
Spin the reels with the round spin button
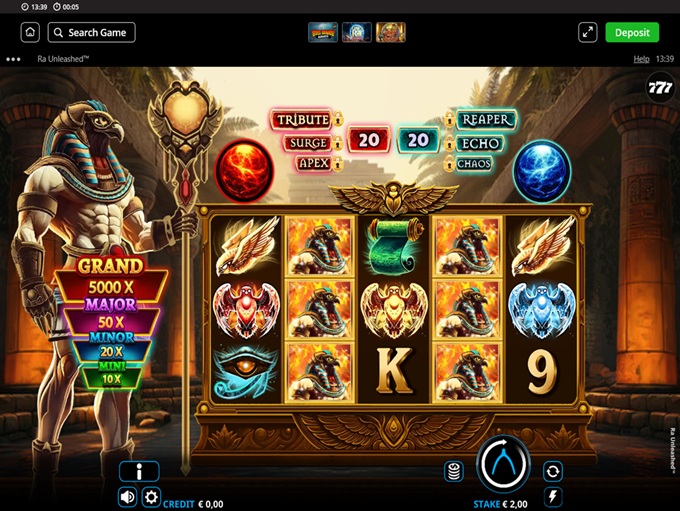[x=503, y=463]
